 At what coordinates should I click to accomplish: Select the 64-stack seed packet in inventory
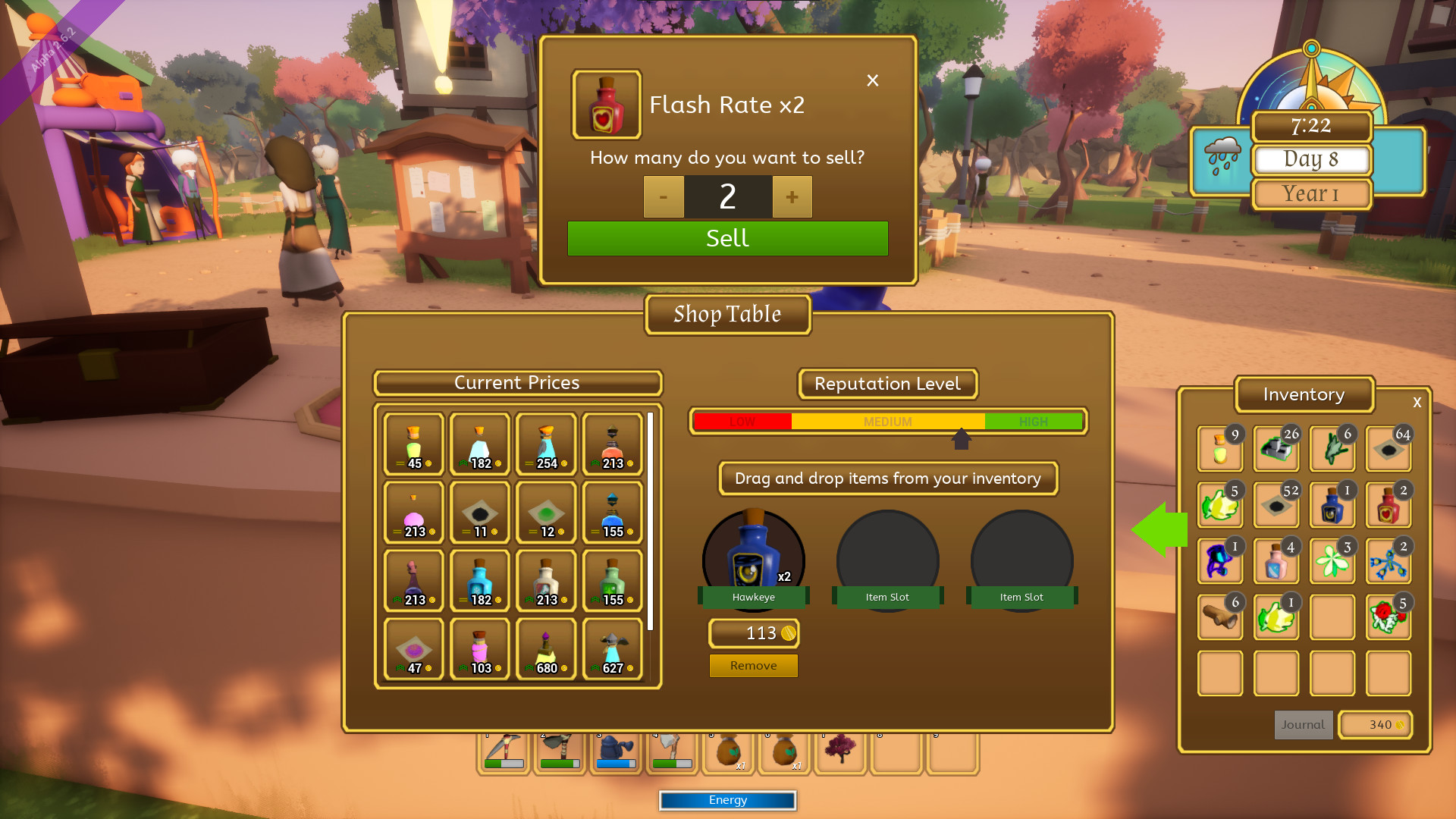[1388, 448]
